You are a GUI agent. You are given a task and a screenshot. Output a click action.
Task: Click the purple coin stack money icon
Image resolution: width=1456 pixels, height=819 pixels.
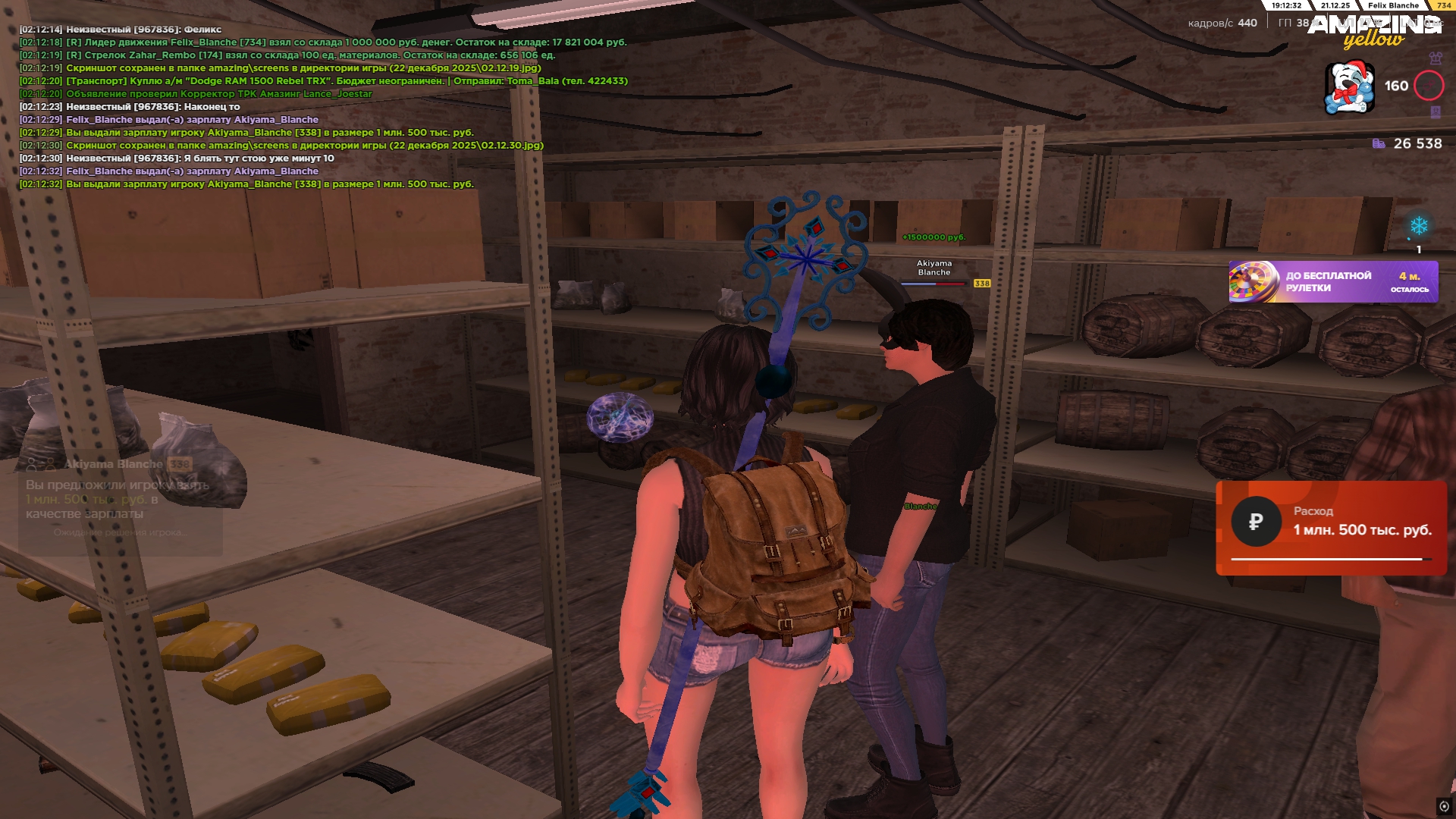coord(1379,143)
